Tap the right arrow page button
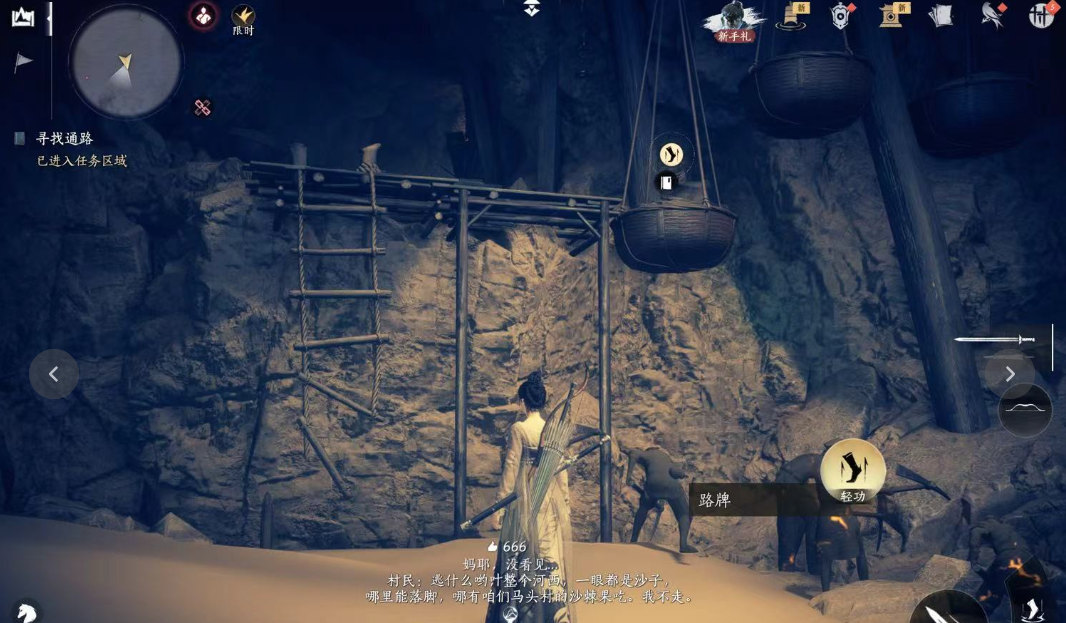1066x623 pixels. coord(1010,374)
